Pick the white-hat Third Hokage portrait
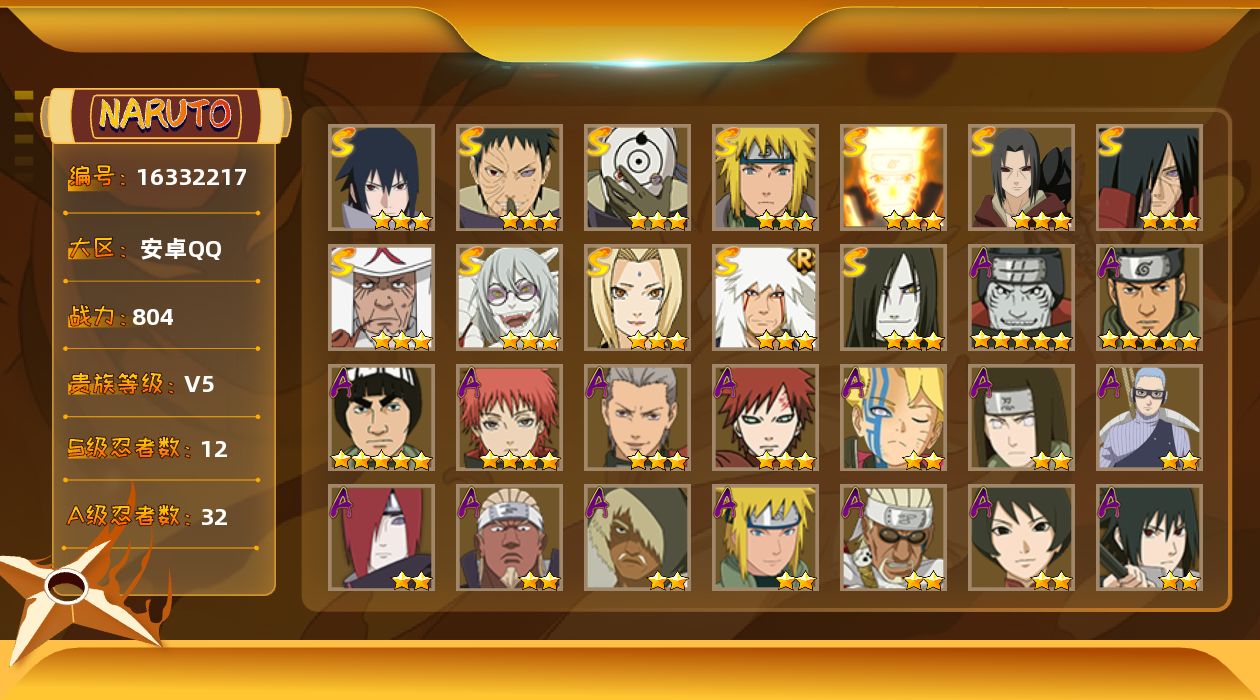 pos(381,297)
